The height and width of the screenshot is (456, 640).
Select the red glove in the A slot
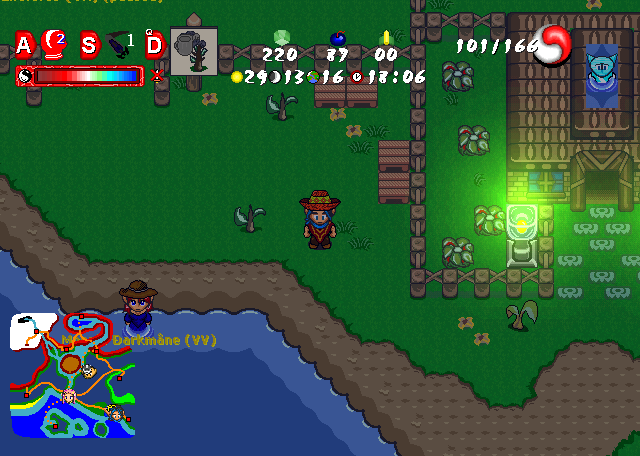[x=54, y=43]
